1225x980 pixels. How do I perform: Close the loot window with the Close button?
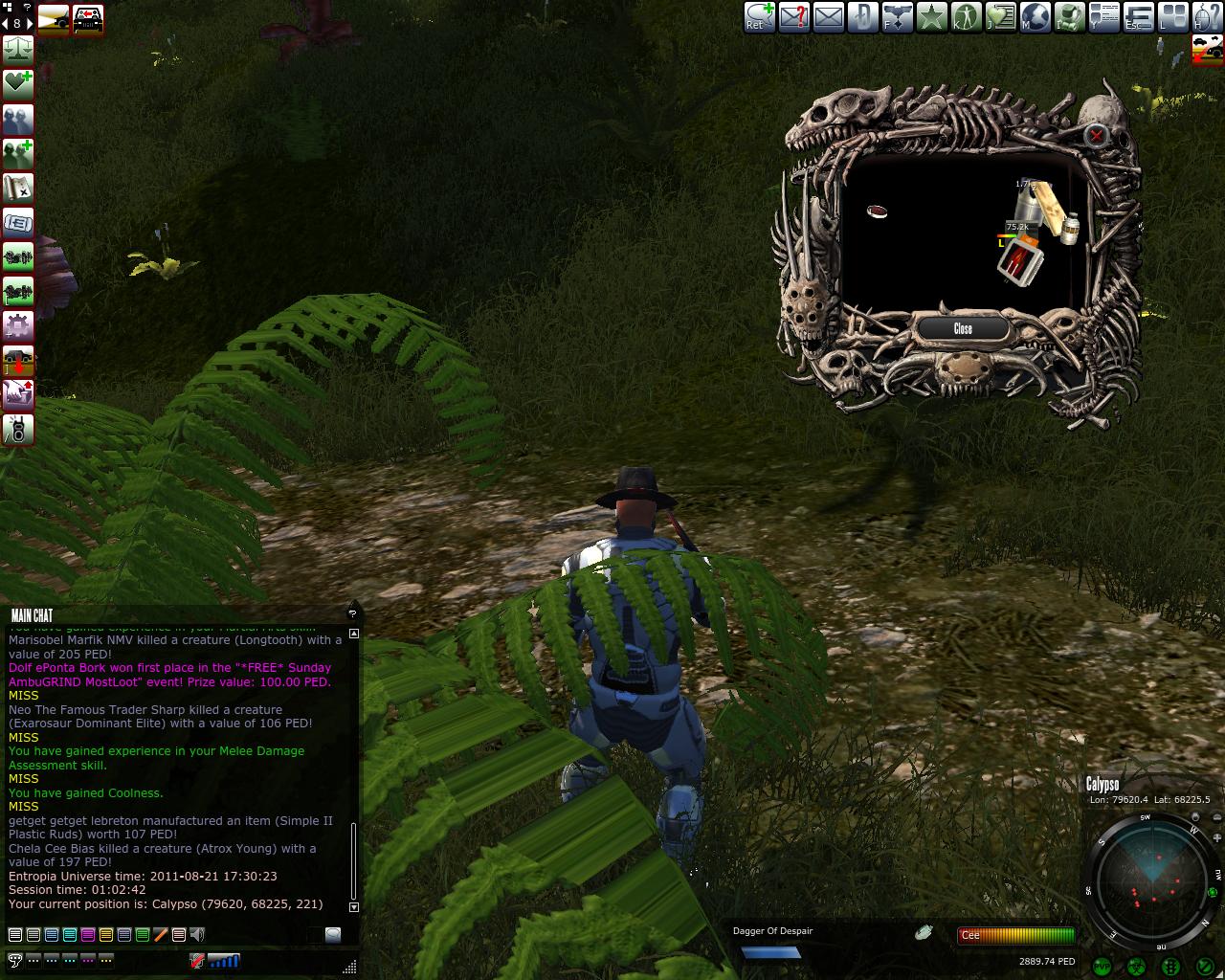pyautogui.click(x=963, y=328)
